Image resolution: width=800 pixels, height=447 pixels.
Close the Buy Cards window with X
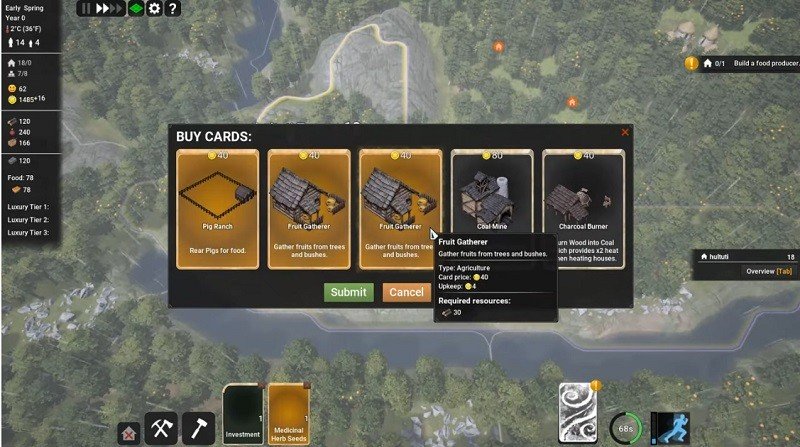[x=625, y=132]
